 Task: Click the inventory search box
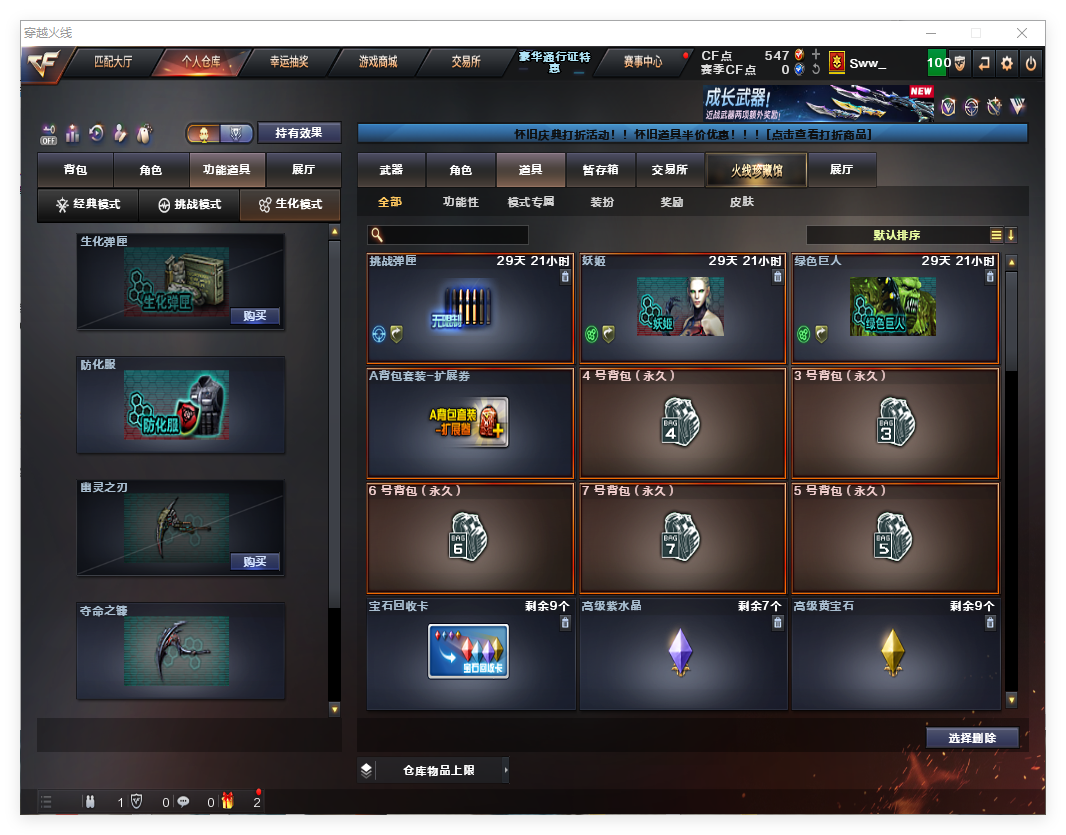[x=455, y=235]
